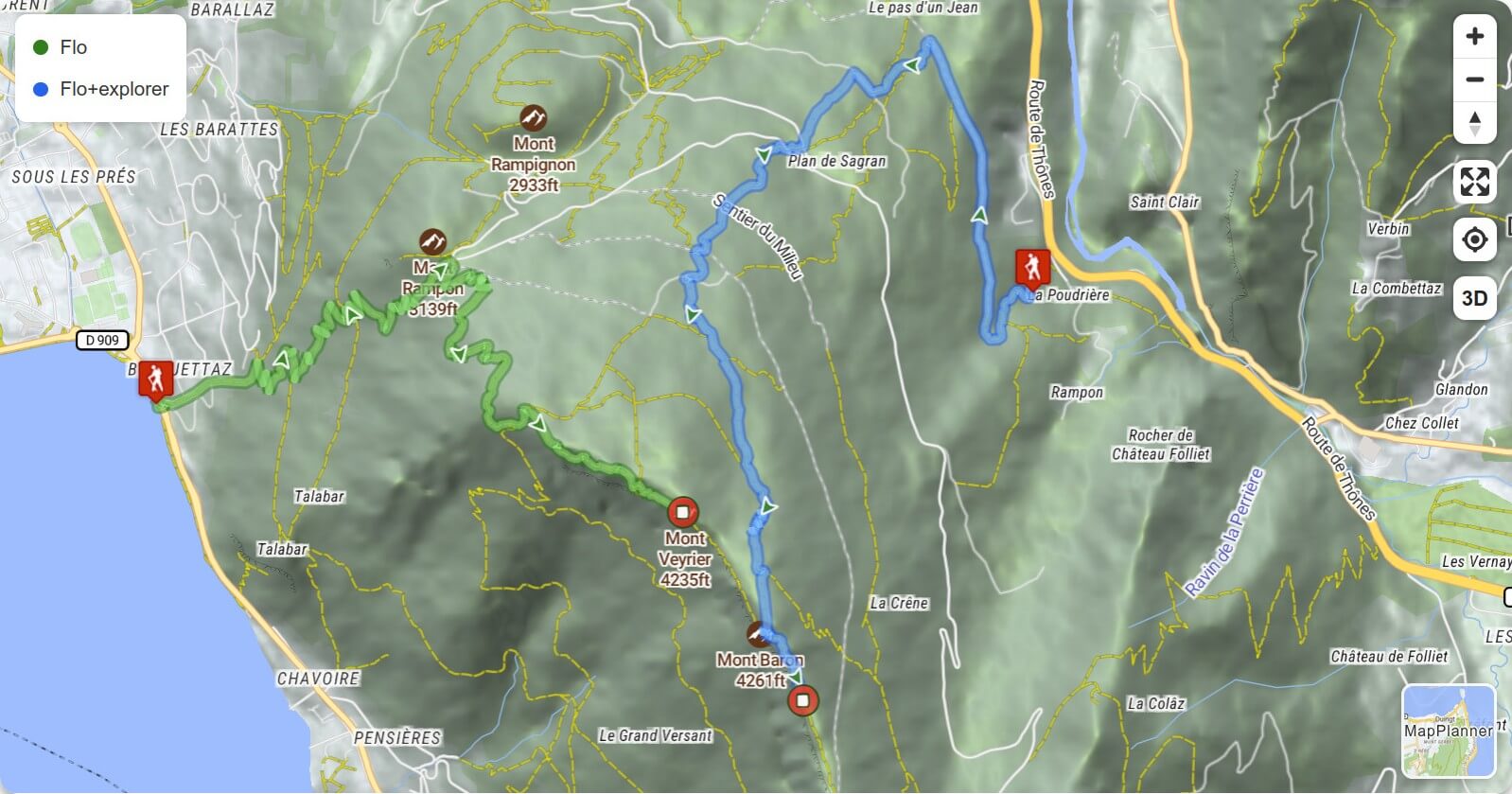Click the zoom in button
The image size is (1512, 794).
(1474, 37)
